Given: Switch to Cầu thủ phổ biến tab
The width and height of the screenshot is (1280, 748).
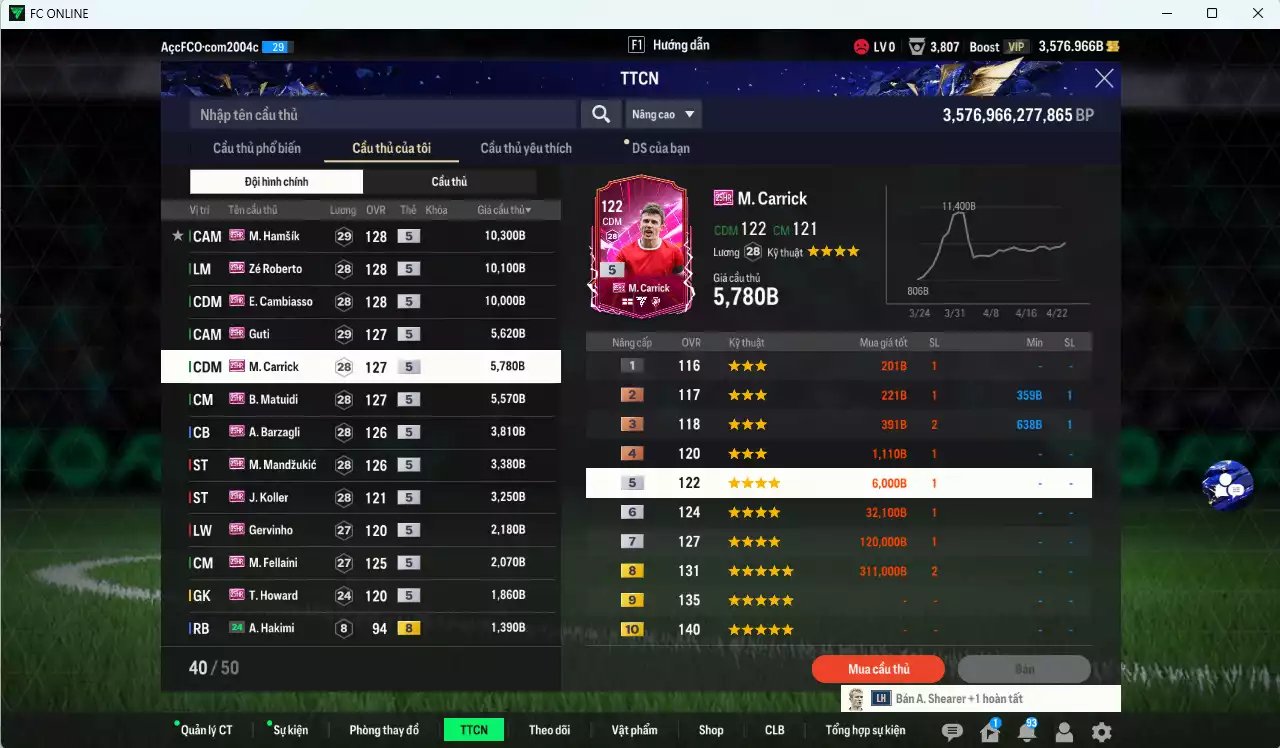Looking at the screenshot, I should 257,148.
